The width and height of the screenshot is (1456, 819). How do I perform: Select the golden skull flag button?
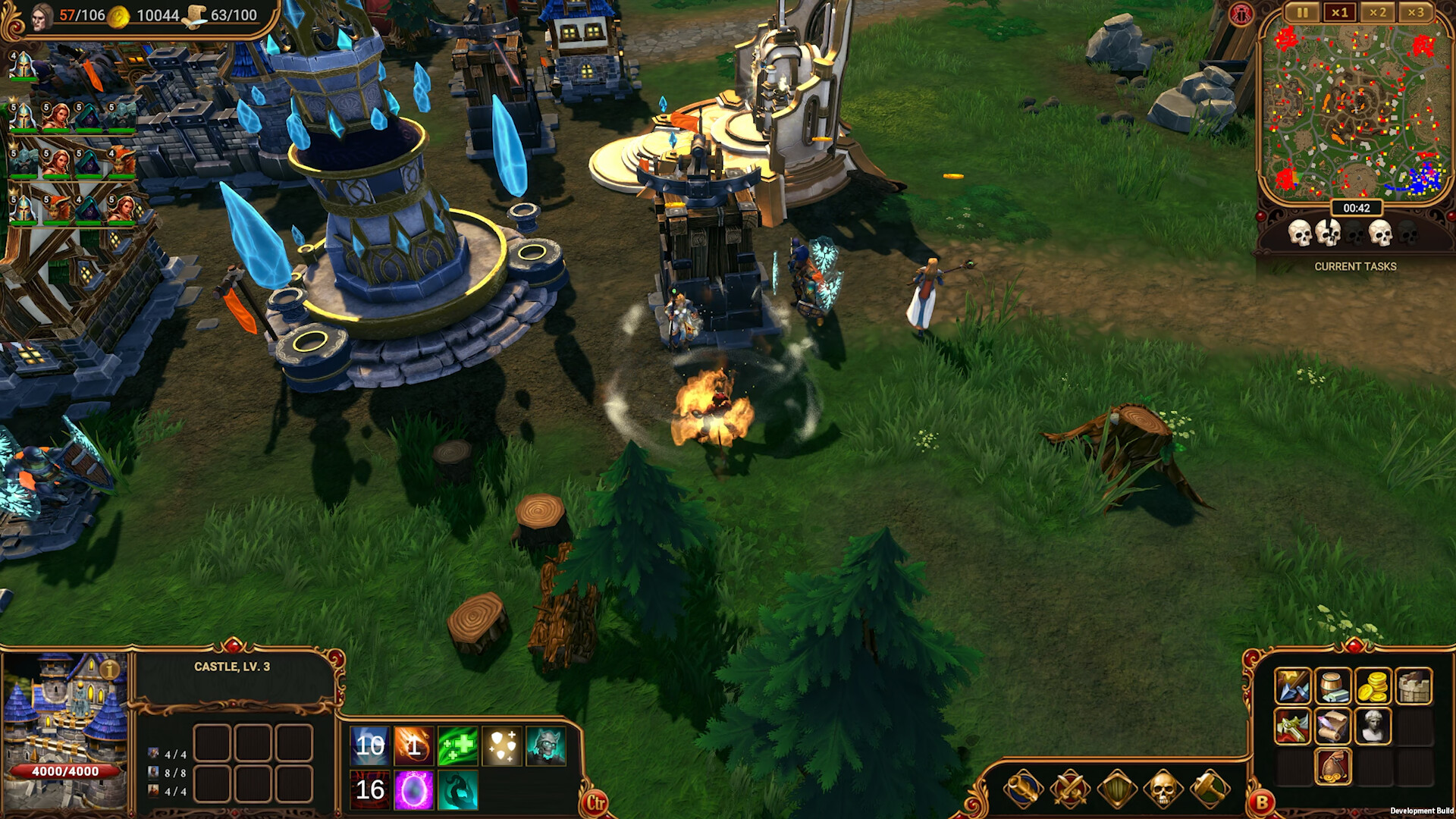pyautogui.click(x=1163, y=790)
